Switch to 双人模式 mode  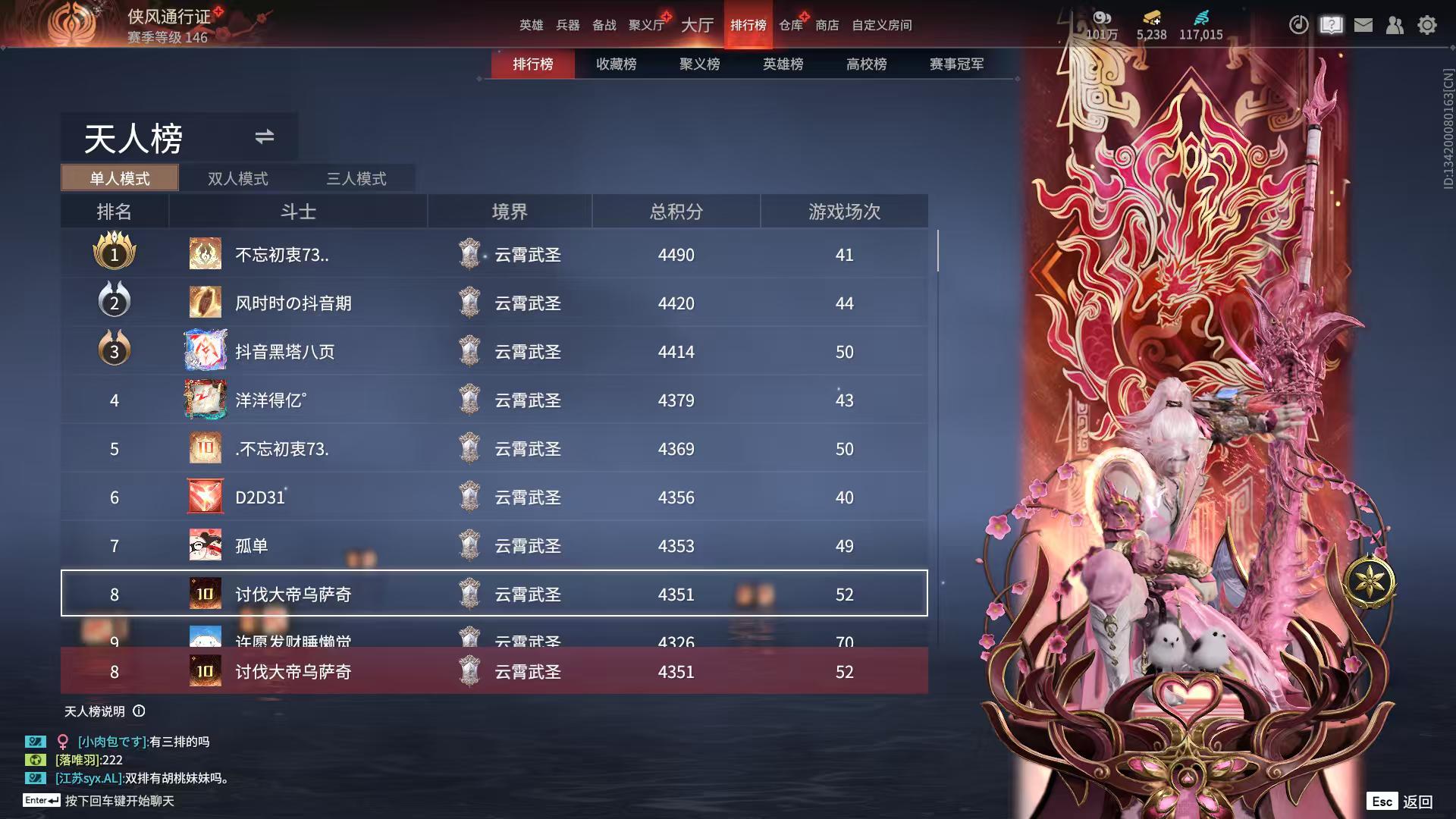[237, 178]
